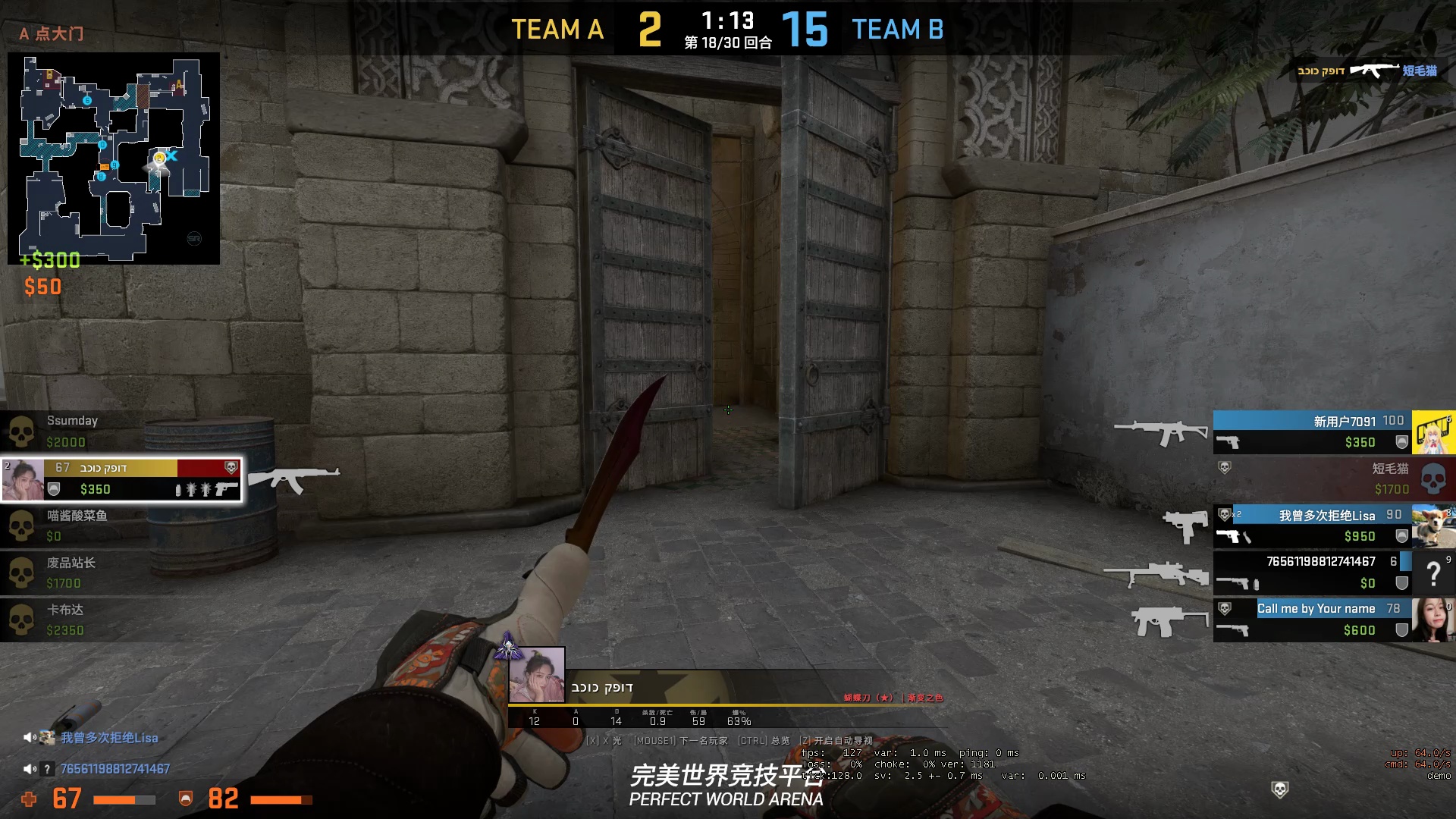Viewport: 1456px width, 819px height.
Task: Click the spectated player's portrait above the stats
Action: [537, 674]
